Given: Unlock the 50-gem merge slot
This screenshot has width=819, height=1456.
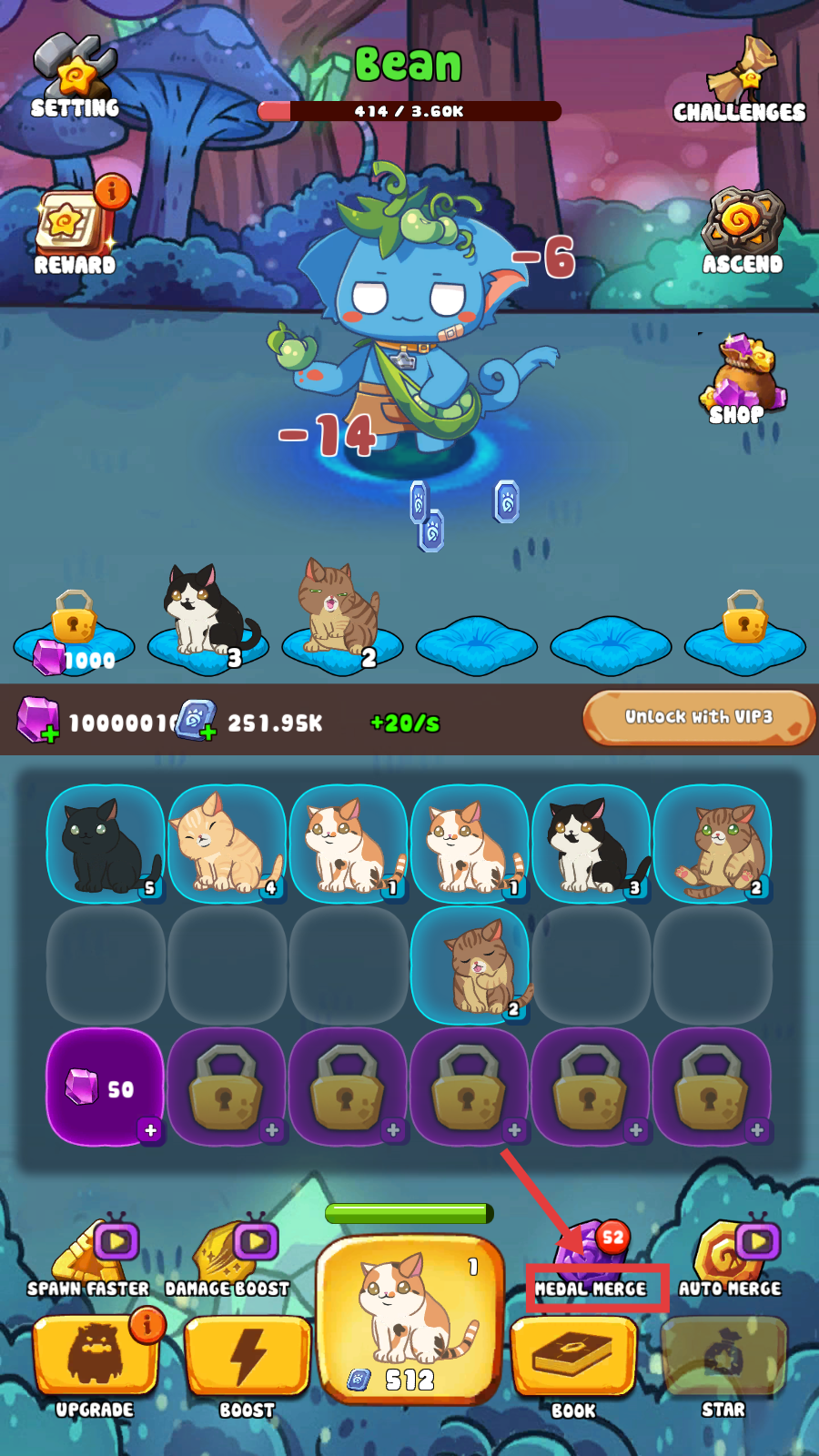Looking at the screenshot, I should point(106,1087).
